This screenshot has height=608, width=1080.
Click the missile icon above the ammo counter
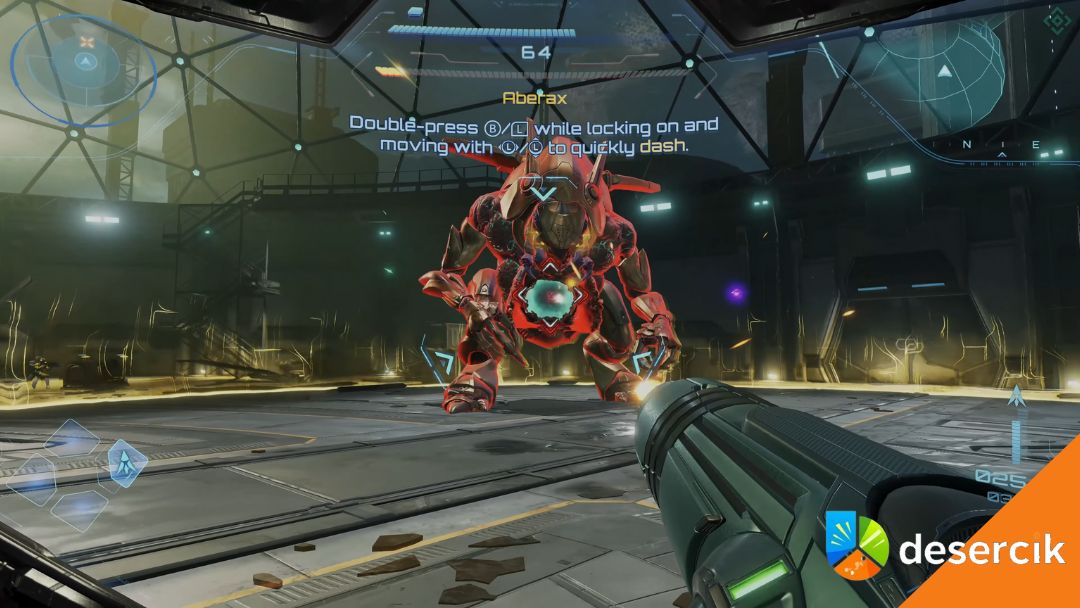tap(1017, 397)
